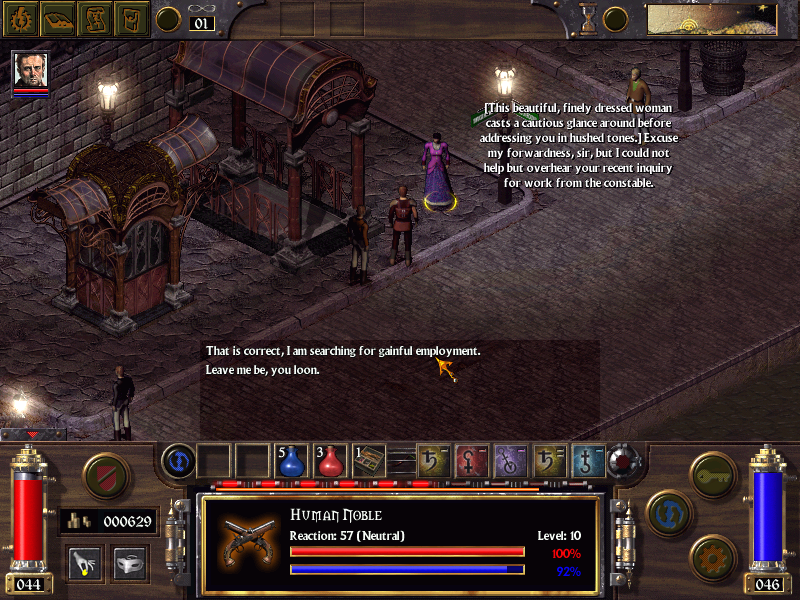Open the gear-and-flame menu button in the top bar
The image size is (800, 600).
pos(19,17)
